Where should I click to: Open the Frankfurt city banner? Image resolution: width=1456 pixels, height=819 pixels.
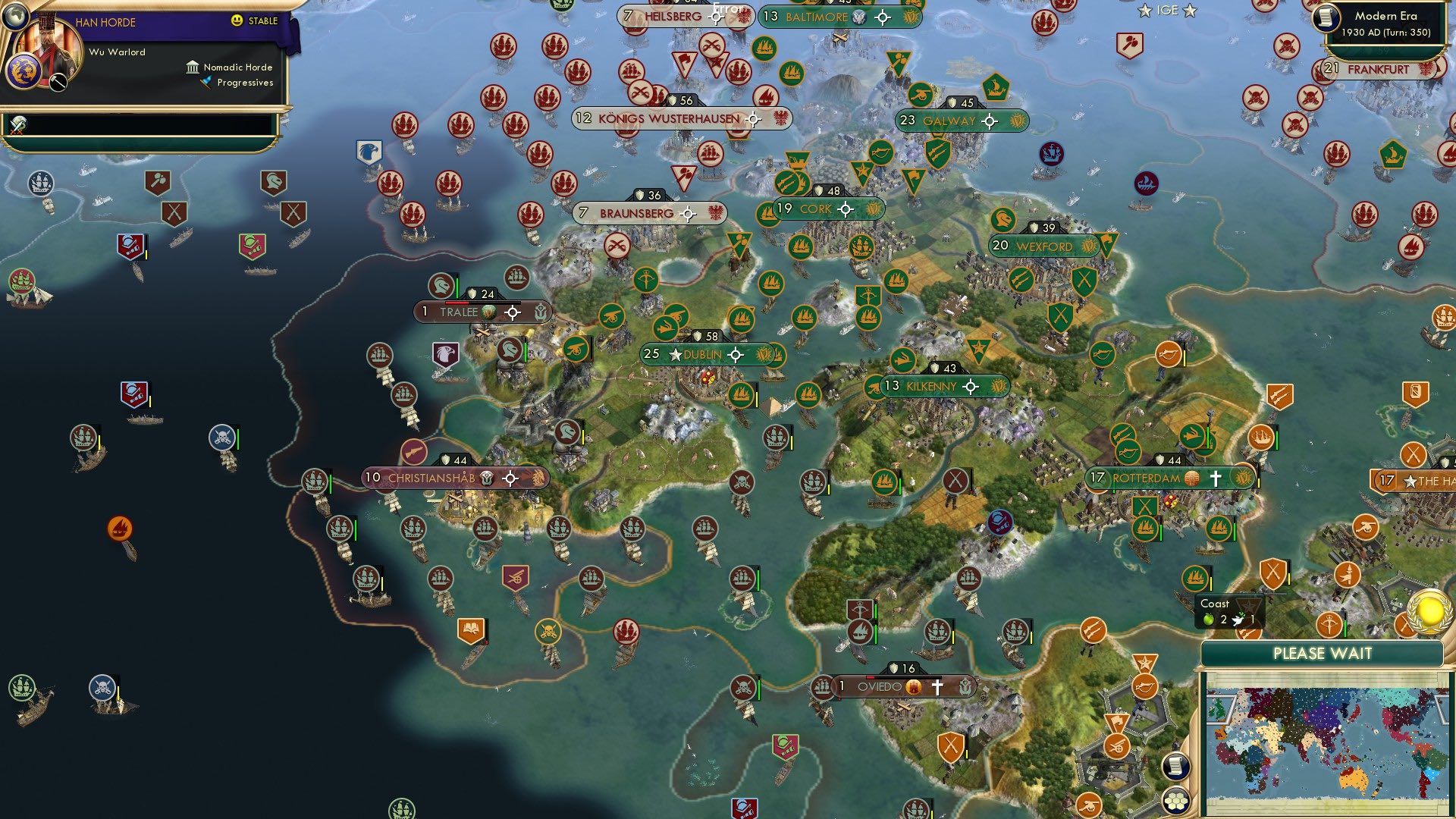coord(1379,69)
